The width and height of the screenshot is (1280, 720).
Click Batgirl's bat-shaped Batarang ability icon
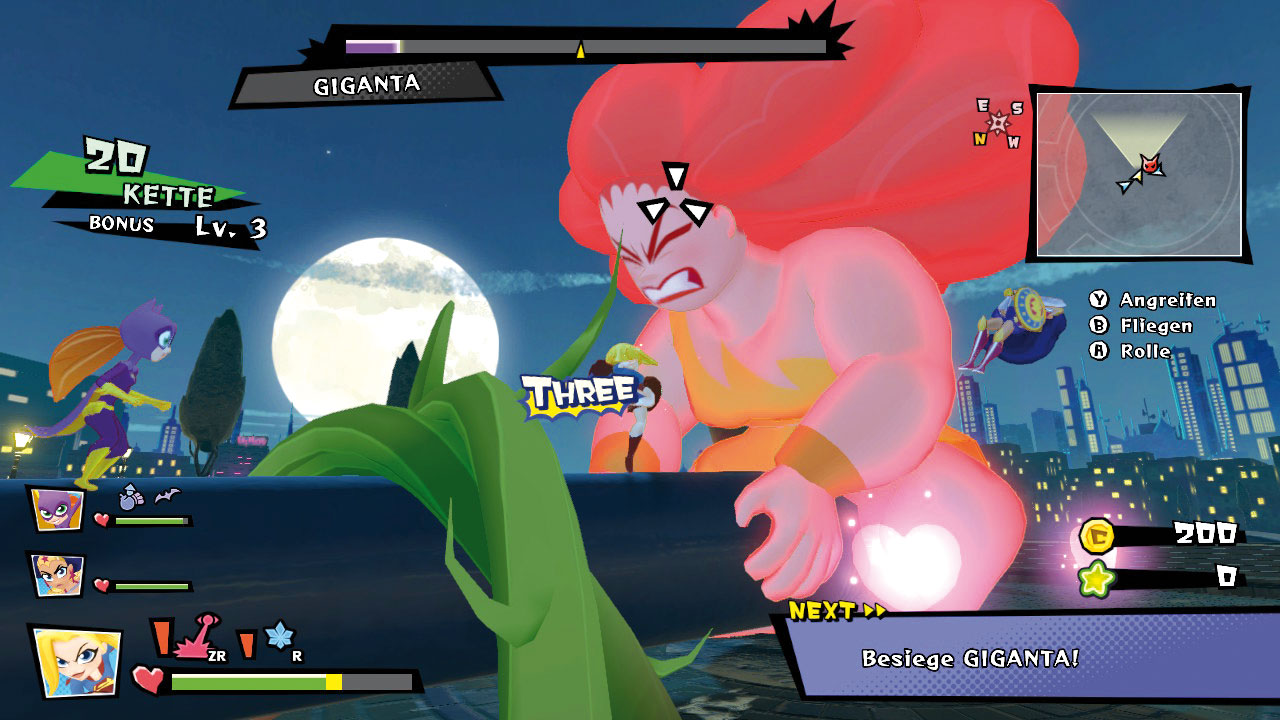point(166,494)
